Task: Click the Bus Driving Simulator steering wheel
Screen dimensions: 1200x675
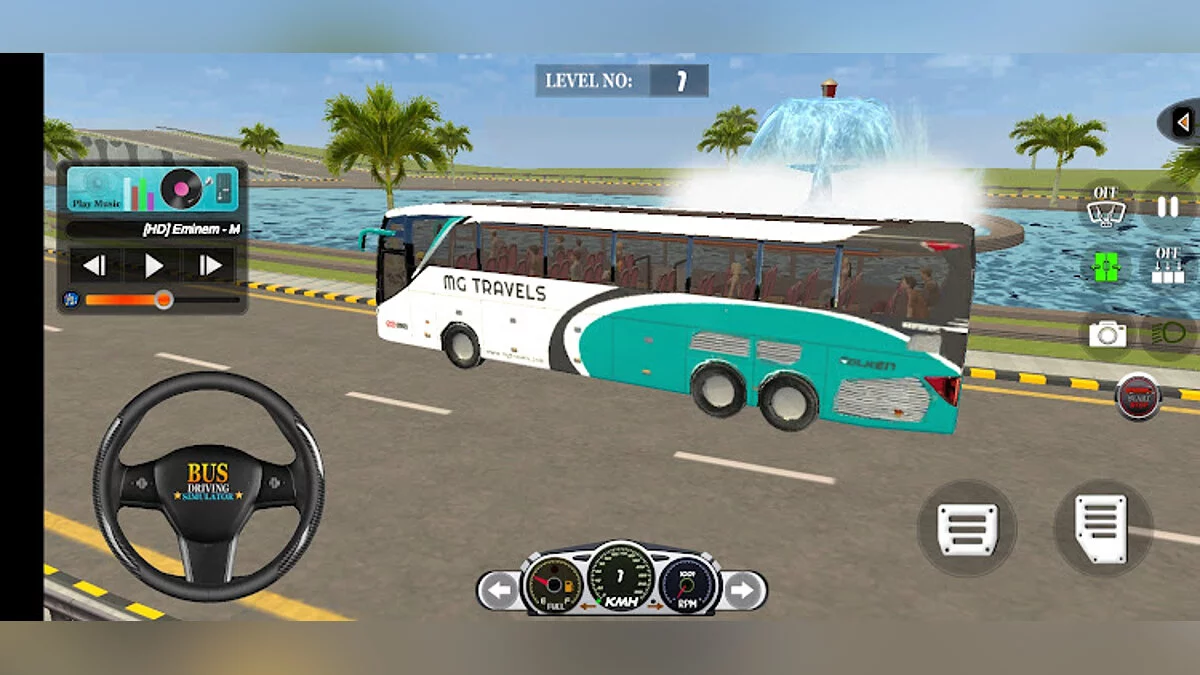Action: point(208,486)
